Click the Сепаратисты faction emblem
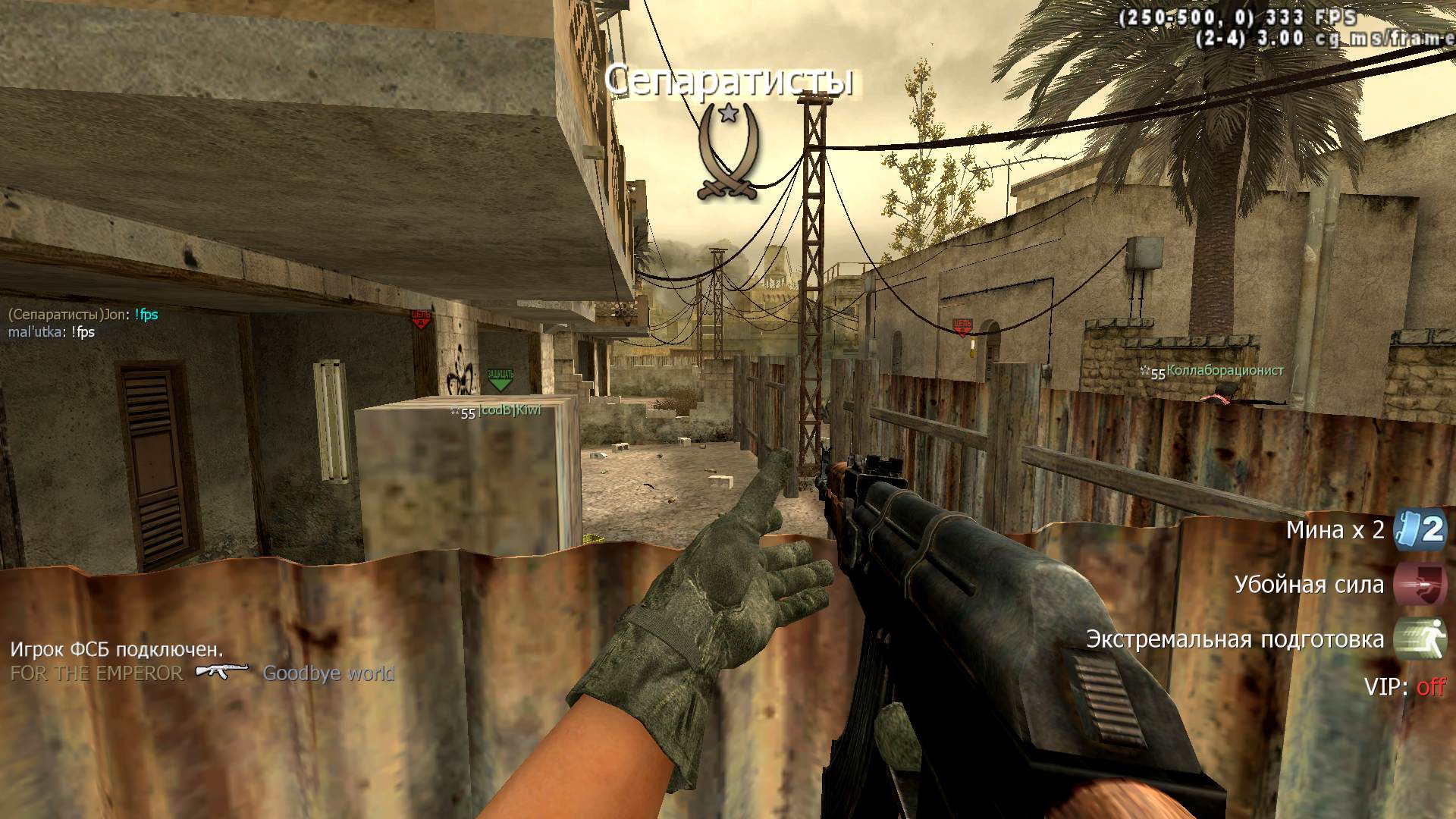The image size is (1456, 819). (728, 152)
